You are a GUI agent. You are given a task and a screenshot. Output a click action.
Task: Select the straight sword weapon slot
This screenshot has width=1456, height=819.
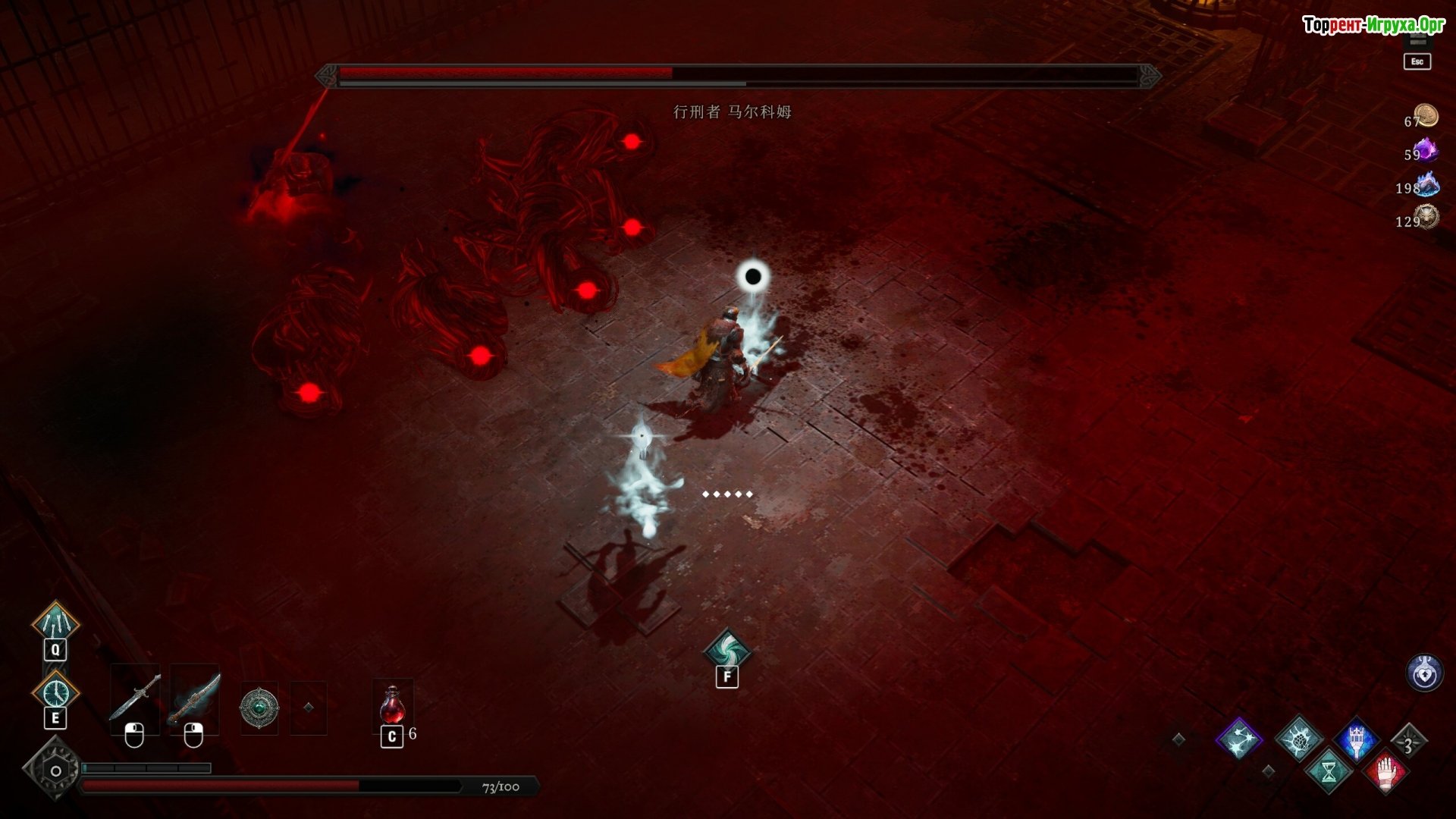click(135, 698)
